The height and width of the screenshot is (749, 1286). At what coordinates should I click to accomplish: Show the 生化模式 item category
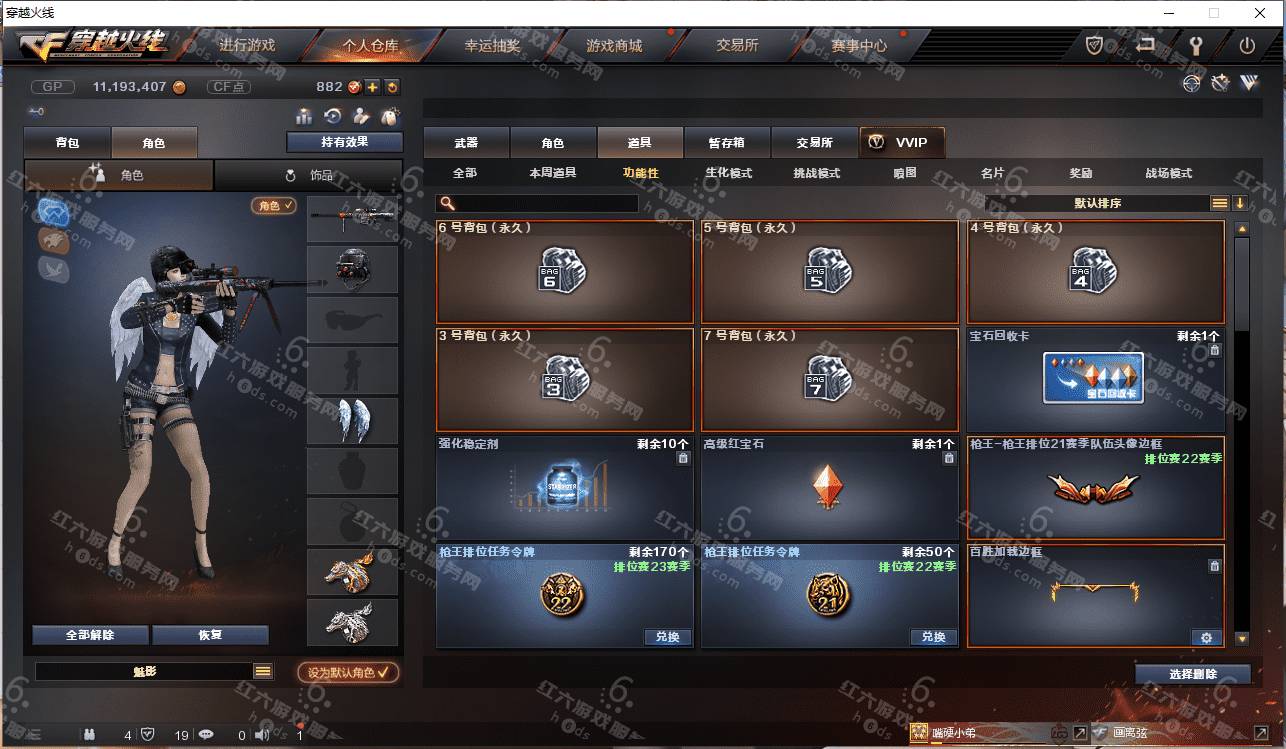point(728,173)
